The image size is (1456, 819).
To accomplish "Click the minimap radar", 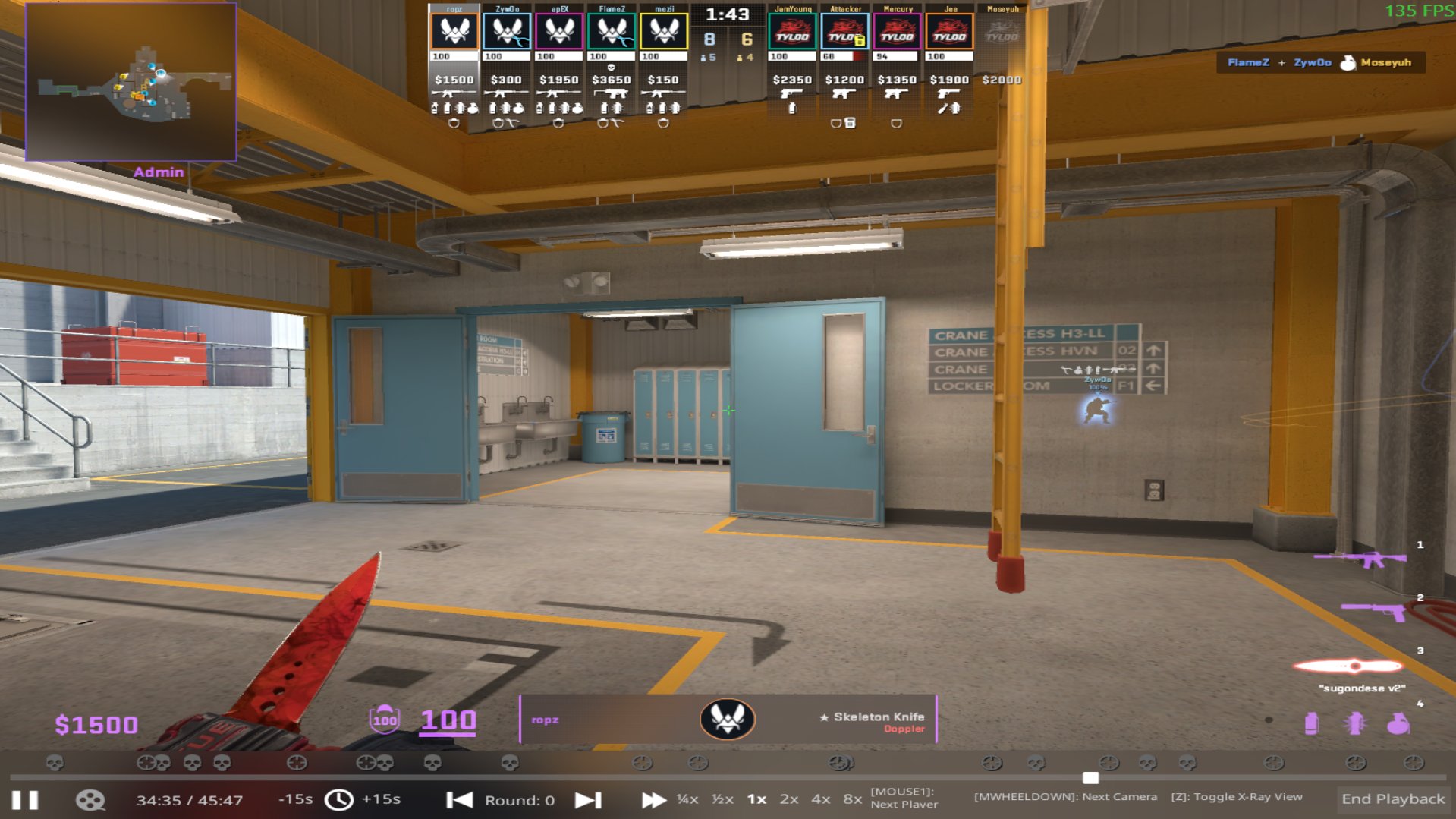I will point(131,82).
